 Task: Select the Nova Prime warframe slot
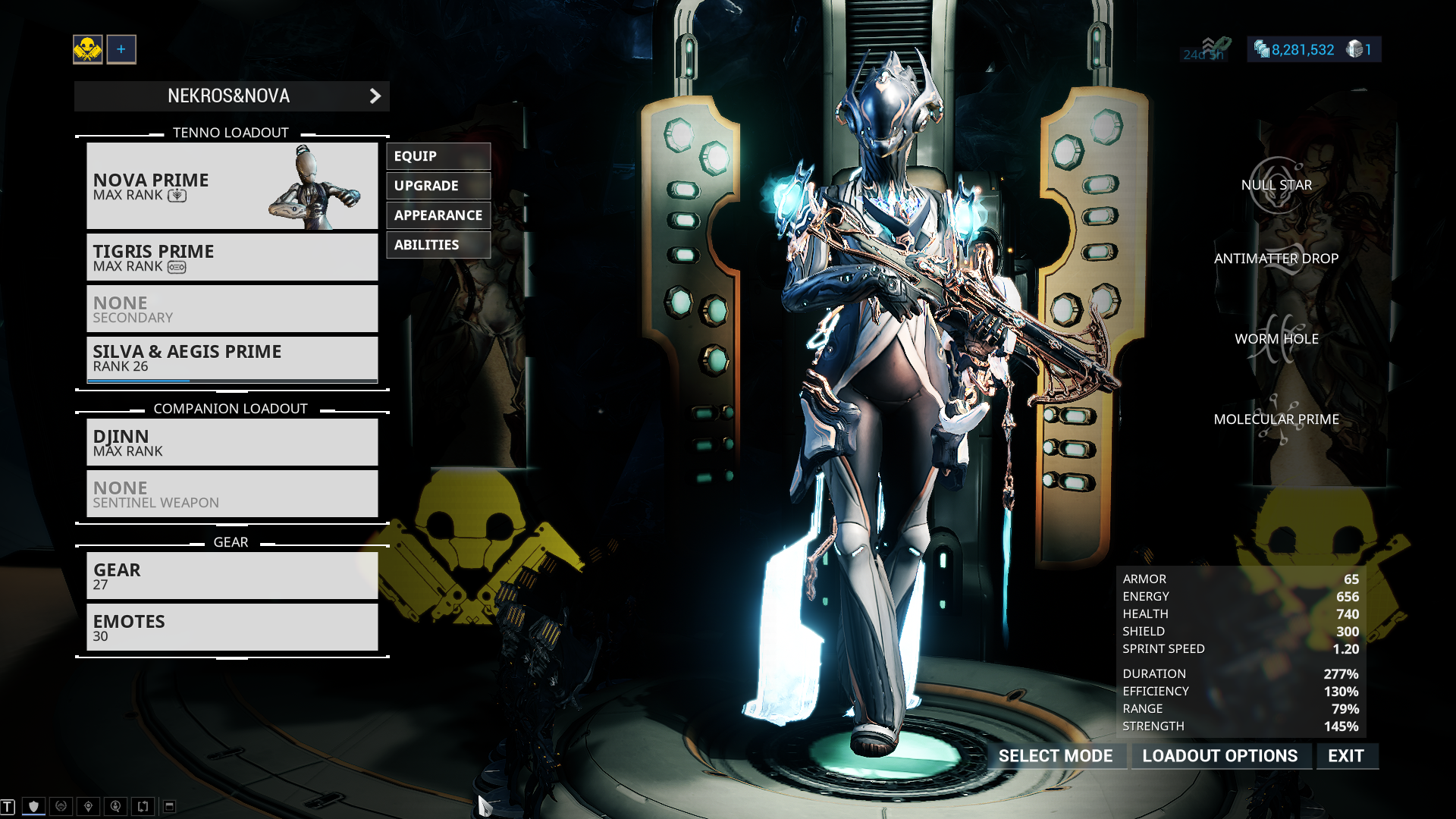point(231,186)
